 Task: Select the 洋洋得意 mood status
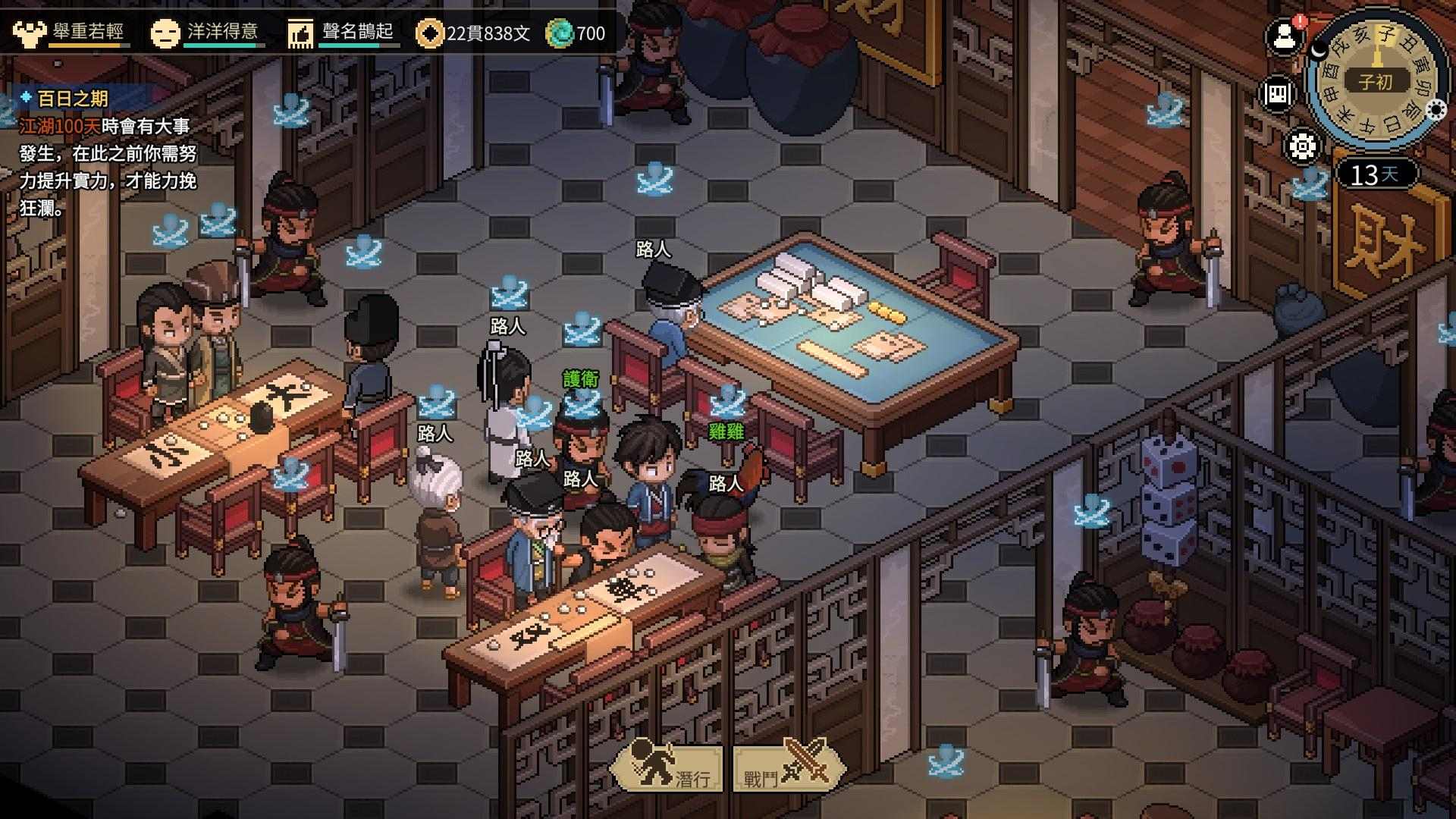coord(205,33)
